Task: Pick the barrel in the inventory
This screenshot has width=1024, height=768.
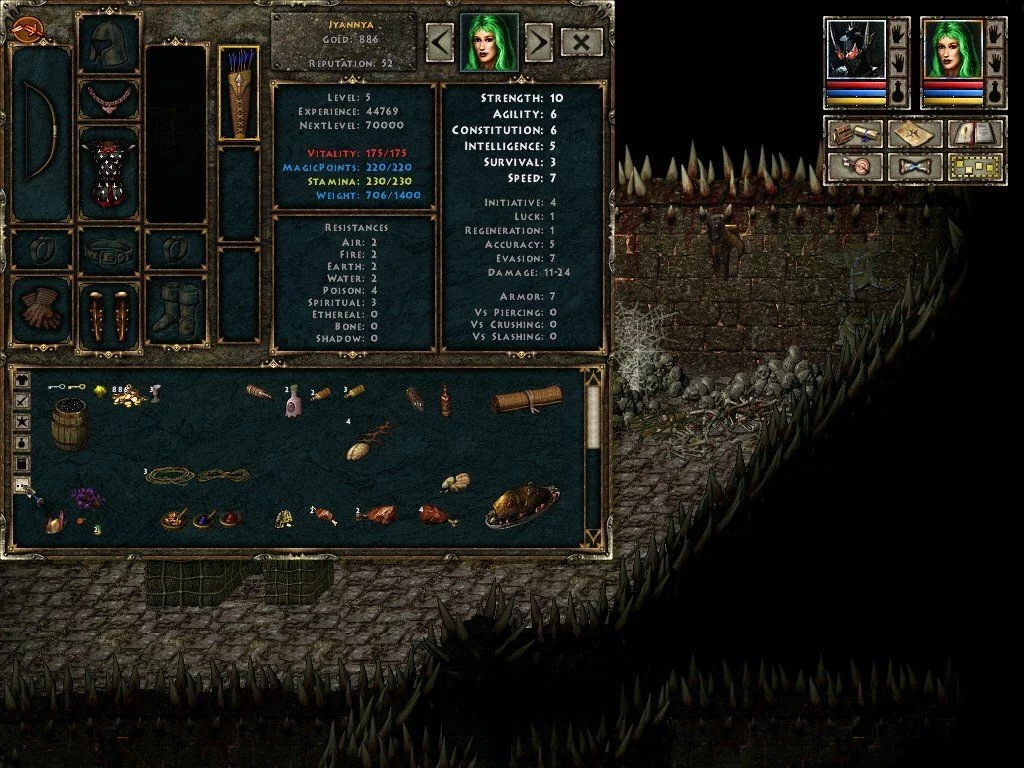Action: [70, 424]
